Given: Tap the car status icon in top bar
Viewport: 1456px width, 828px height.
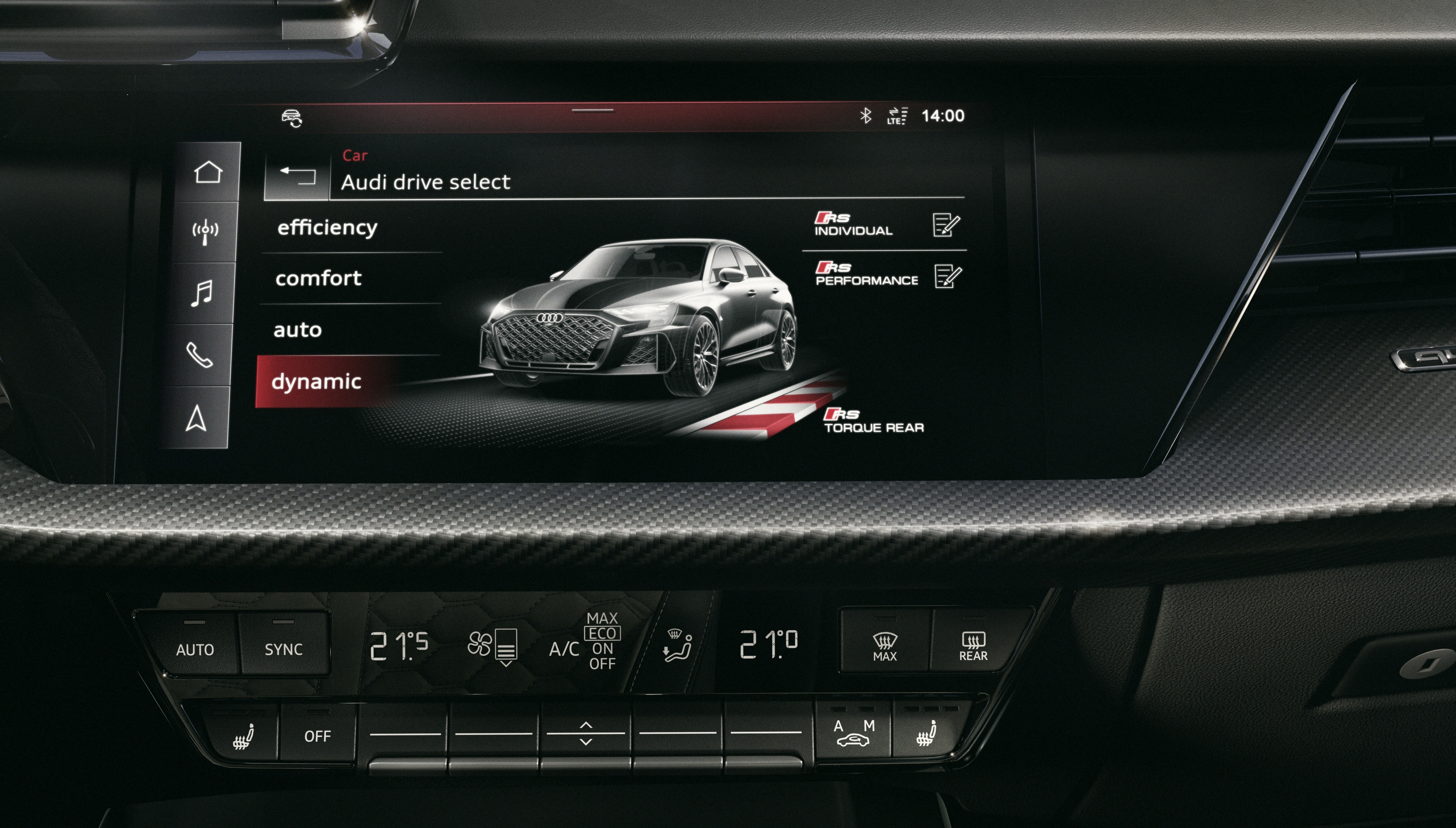Looking at the screenshot, I should [292, 118].
